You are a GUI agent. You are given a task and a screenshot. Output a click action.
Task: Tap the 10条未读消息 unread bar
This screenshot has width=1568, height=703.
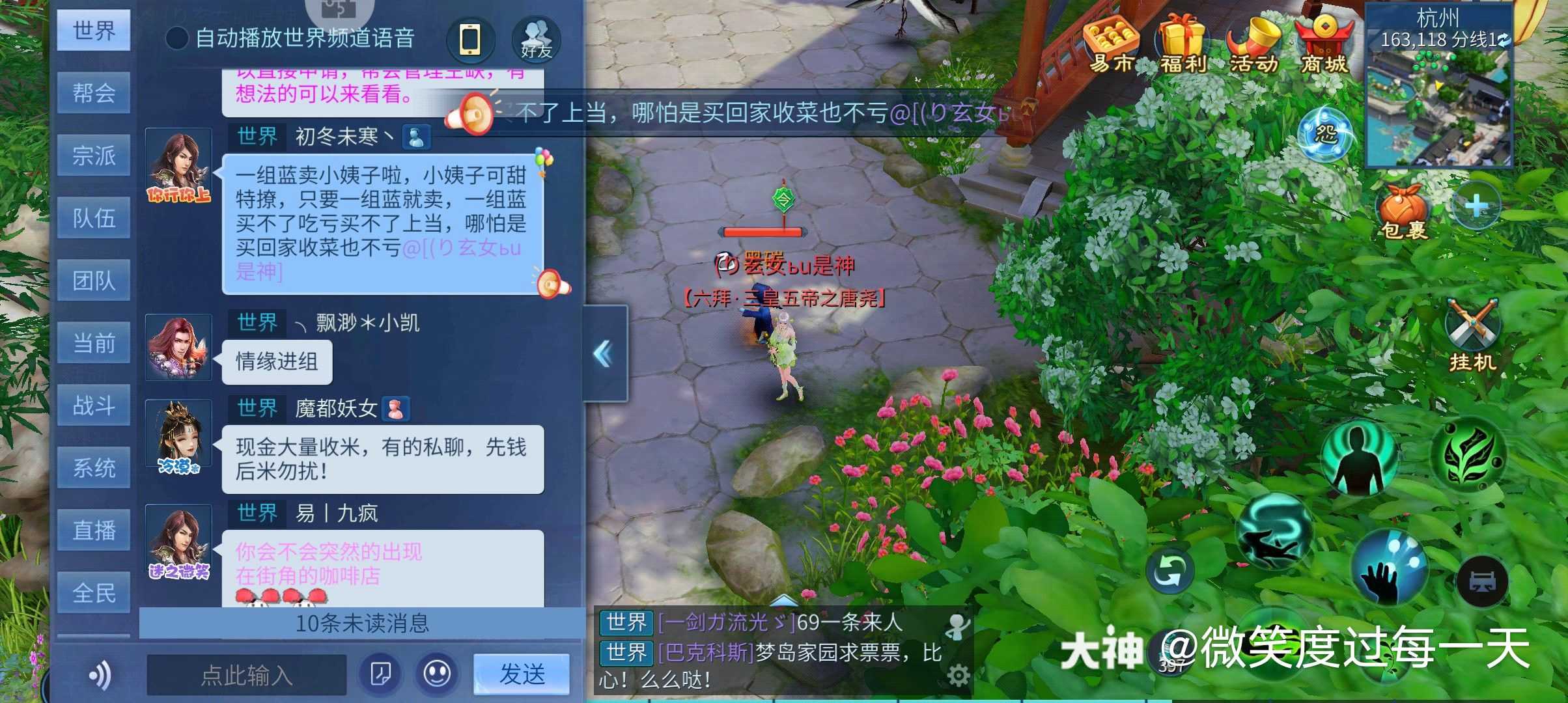365,623
